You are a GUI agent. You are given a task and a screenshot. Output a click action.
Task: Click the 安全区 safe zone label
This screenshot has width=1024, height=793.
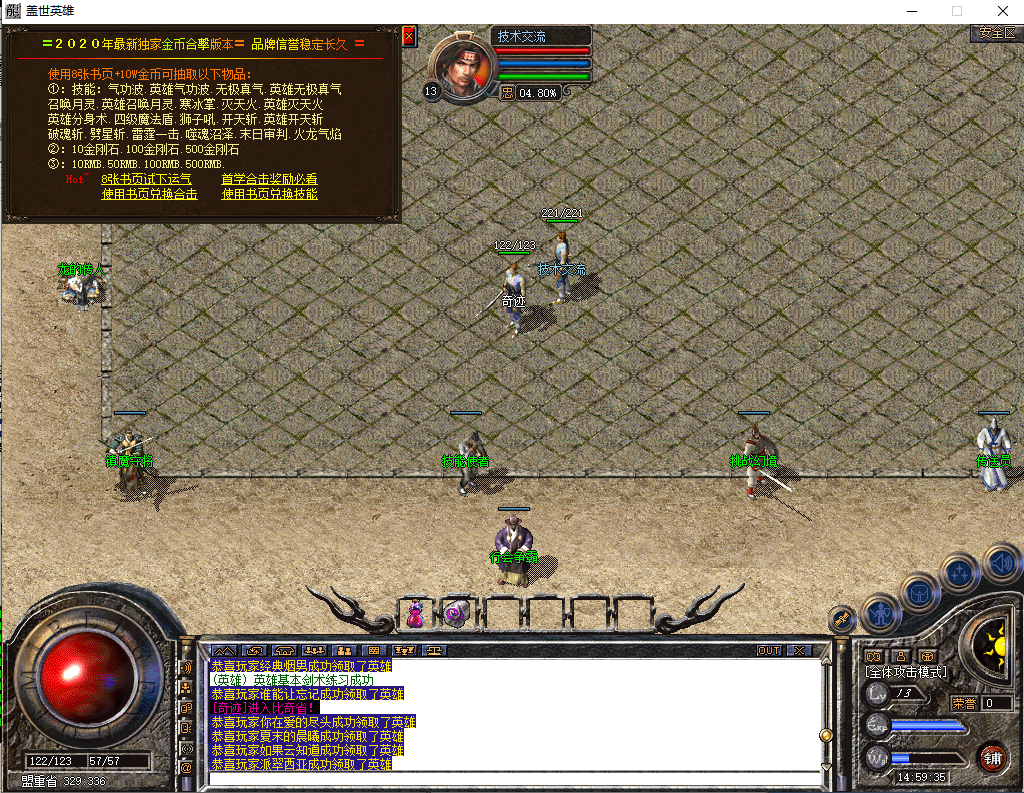pyautogui.click(x=995, y=33)
